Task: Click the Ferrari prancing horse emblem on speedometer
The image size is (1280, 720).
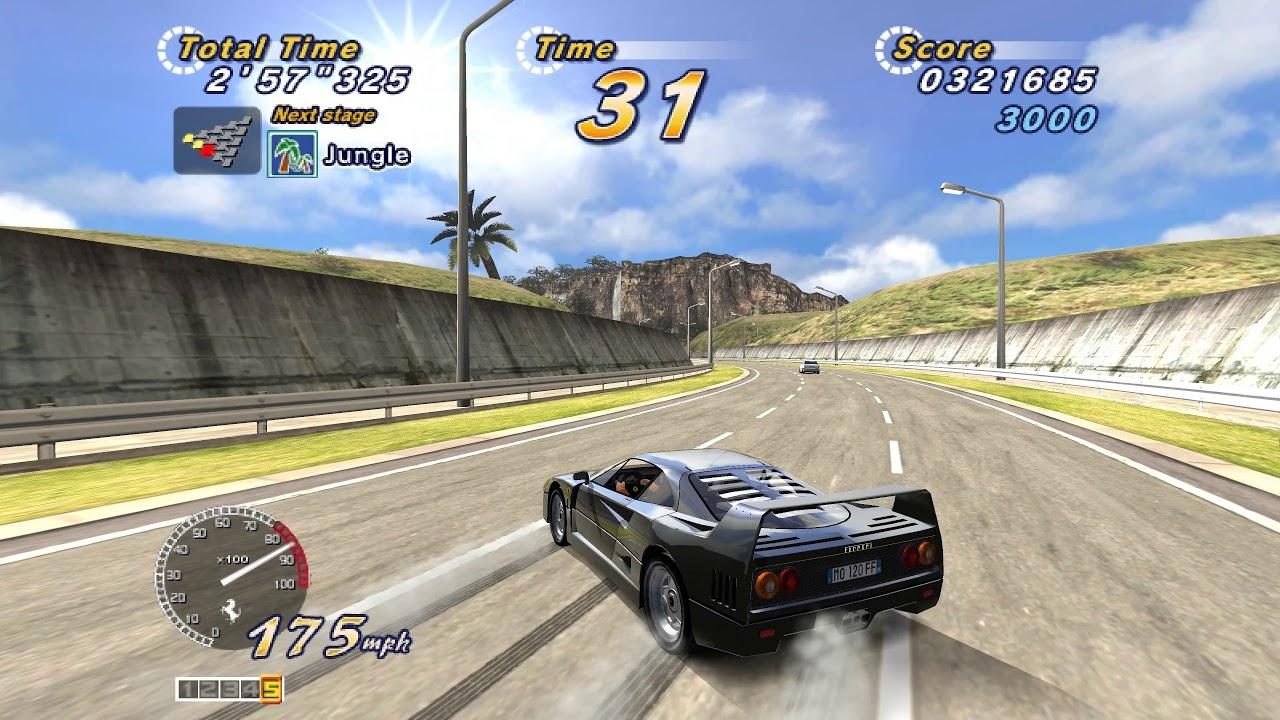Action: (x=230, y=608)
